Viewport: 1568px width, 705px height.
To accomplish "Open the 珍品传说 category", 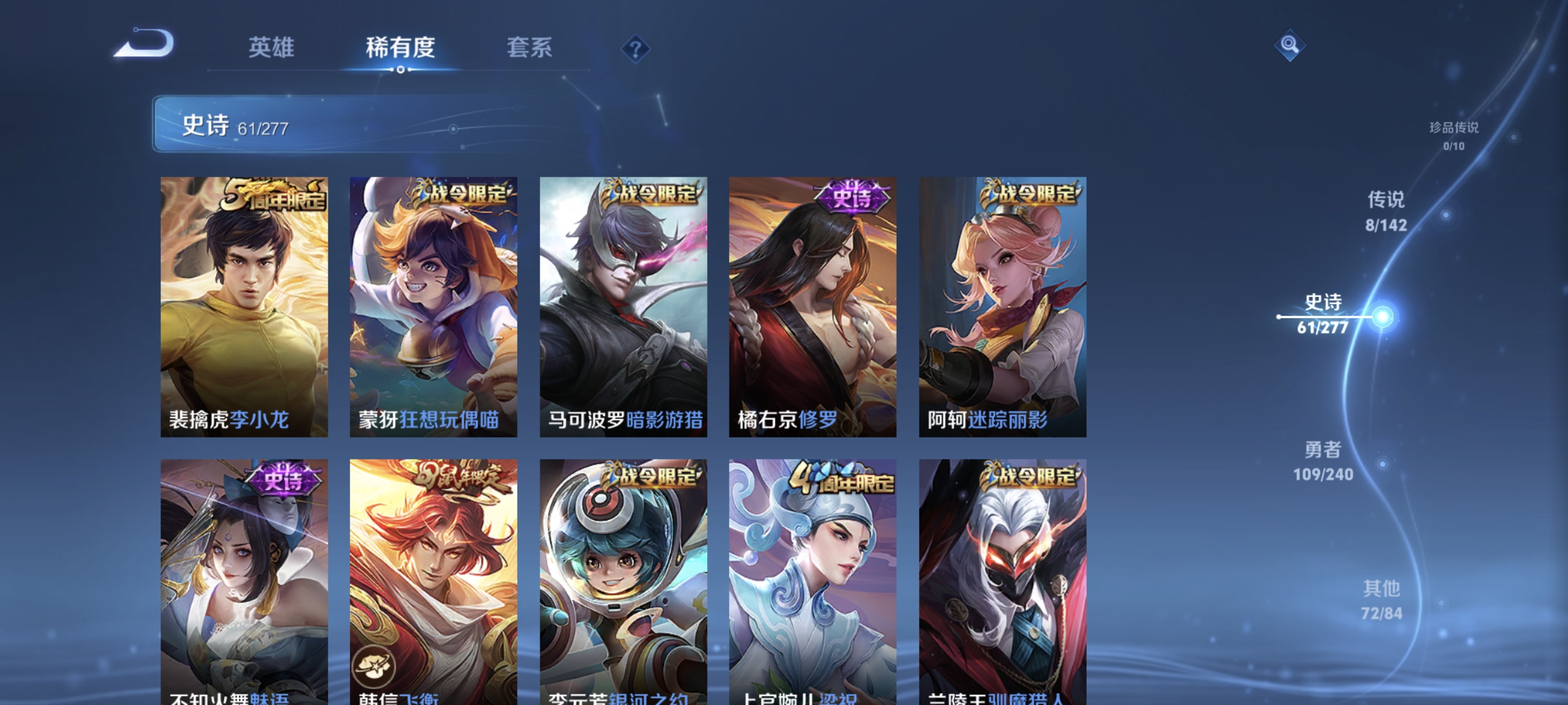I will click(x=1455, y=138).
